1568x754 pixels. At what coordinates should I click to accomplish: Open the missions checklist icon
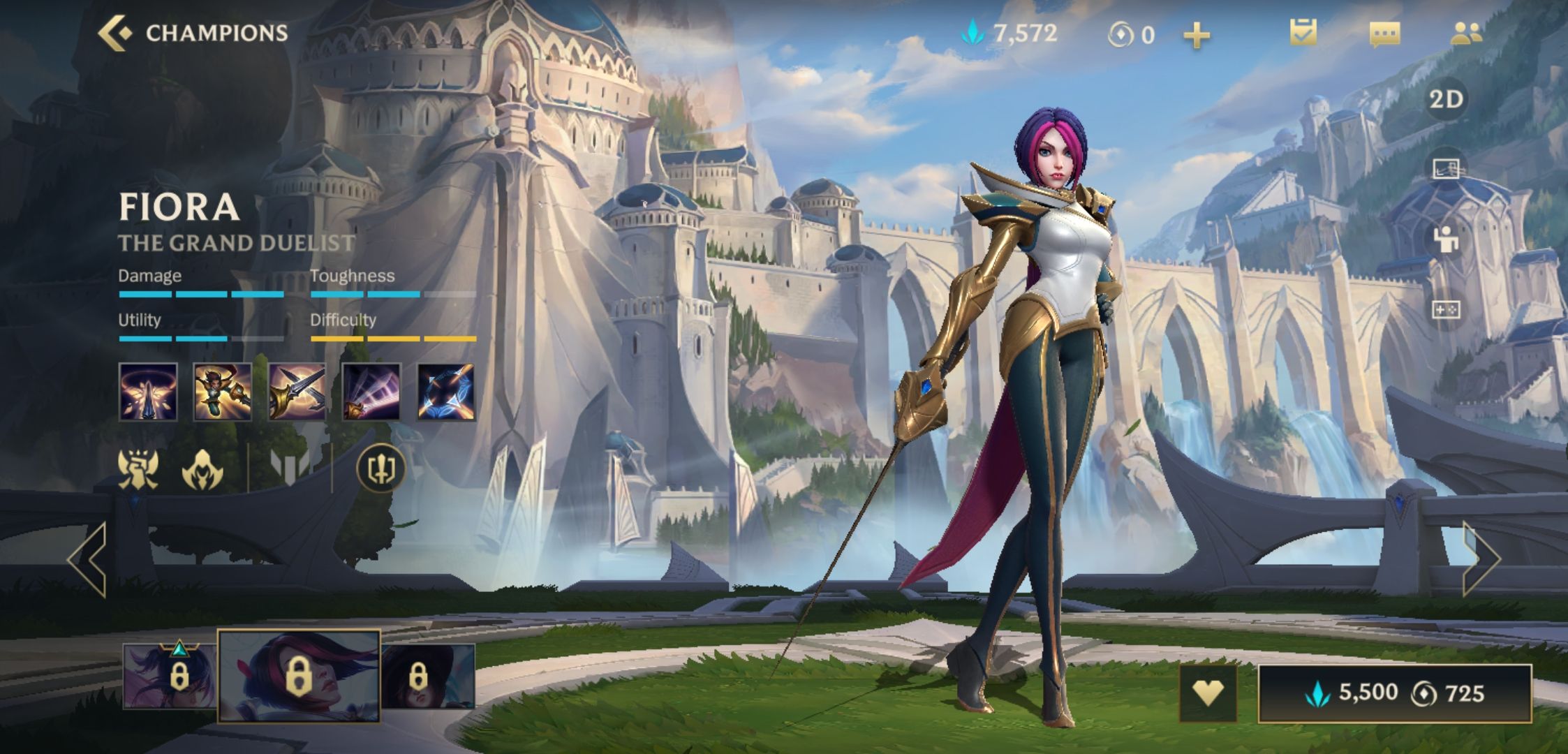[1303, 33]
